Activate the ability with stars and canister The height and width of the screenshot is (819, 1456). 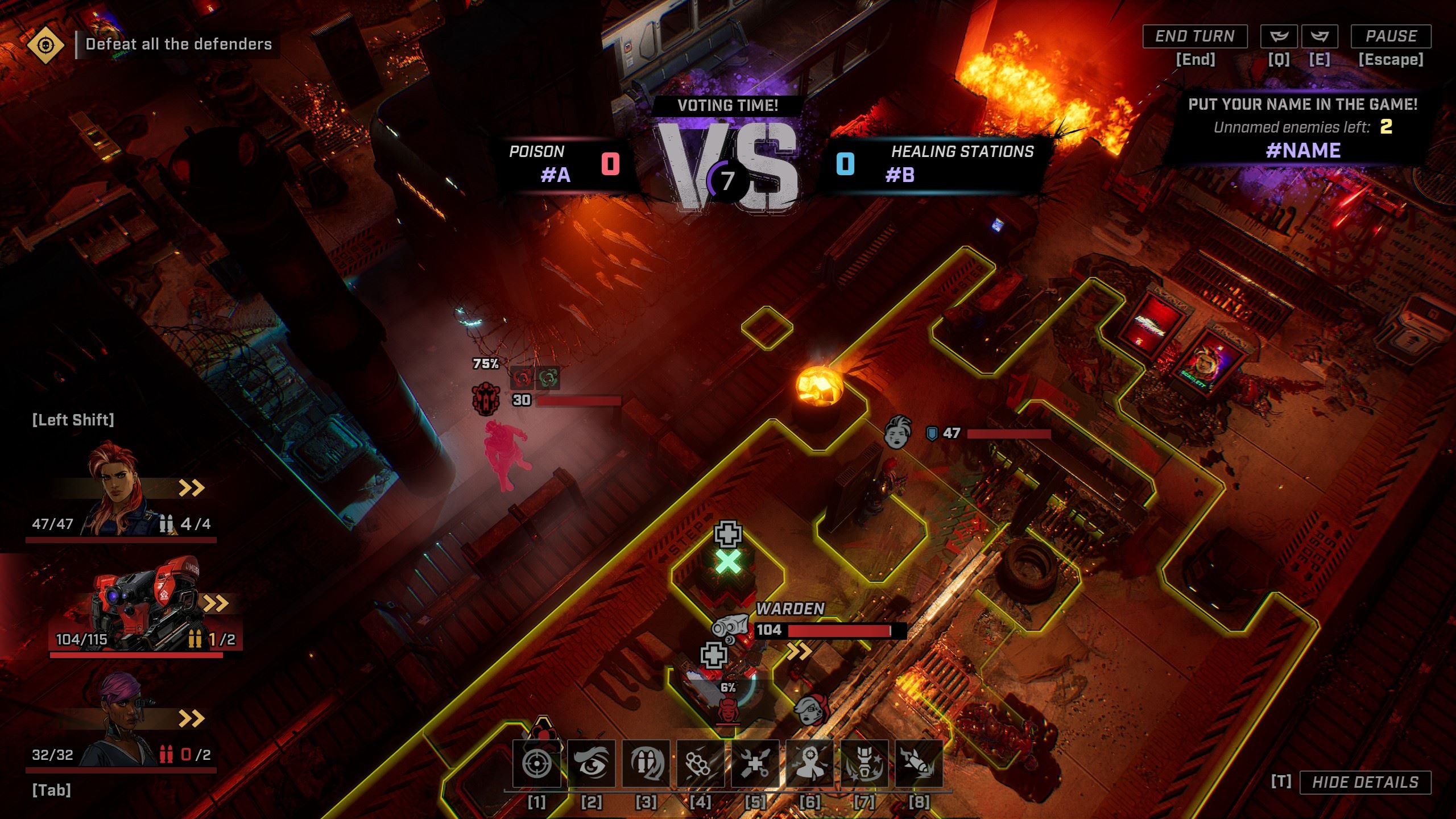tap(864, 763)
